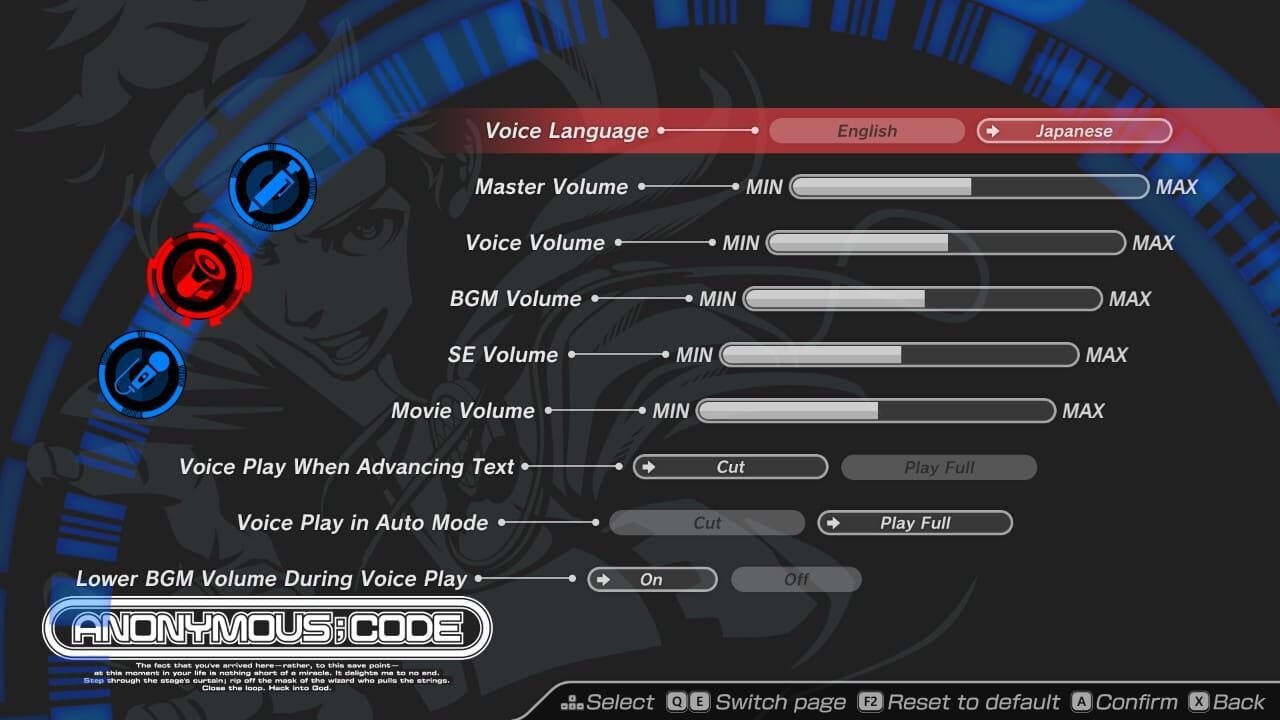Switch Voice Language to Japanese
This screenshot has width=1280, height=720.
click(x=1073, y=131)
